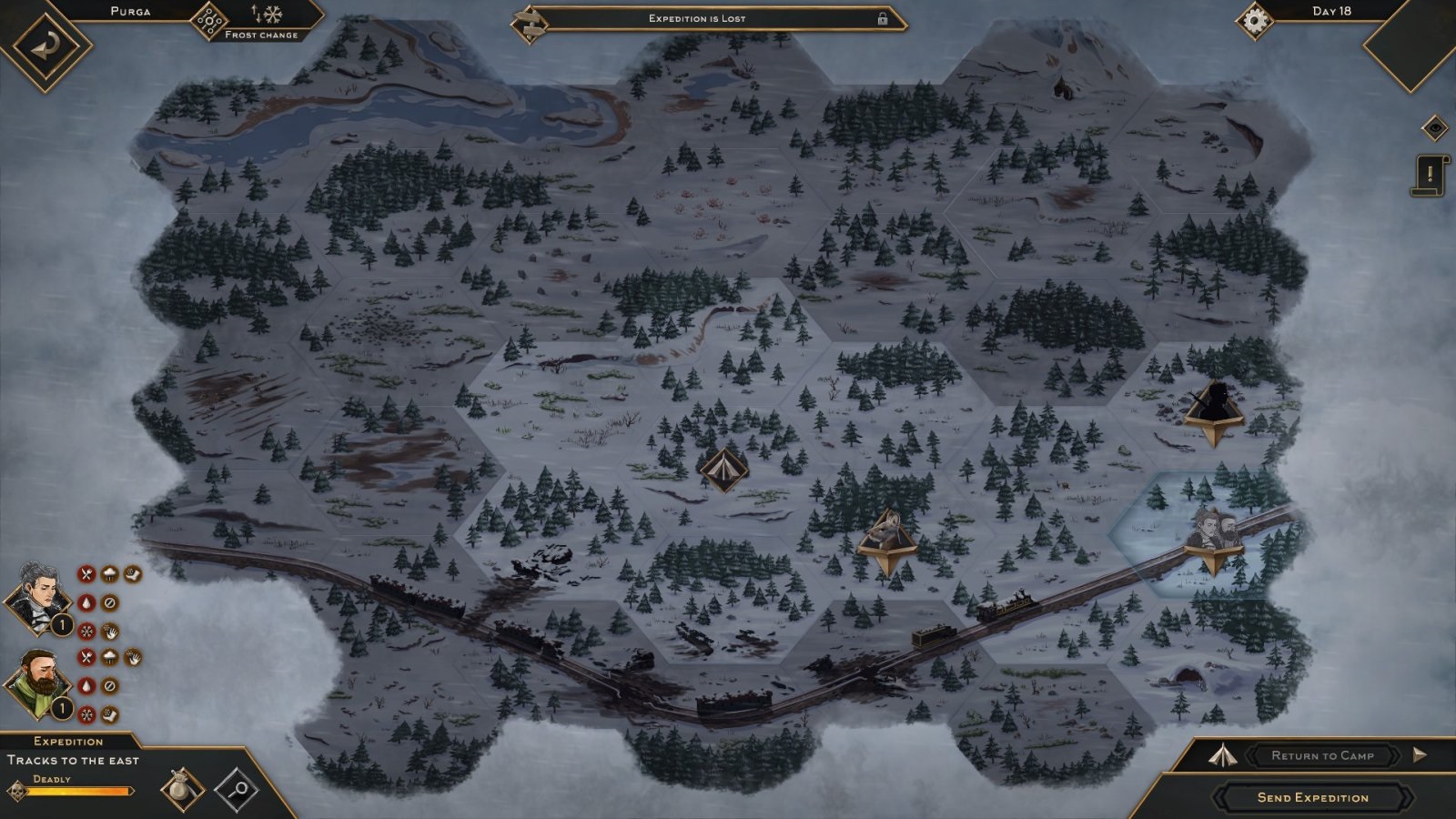Image resolution: width=1456 pixels, height=819 pixels.
Task: Toggle the eye visibility icon
Action: coord(1434,128)
